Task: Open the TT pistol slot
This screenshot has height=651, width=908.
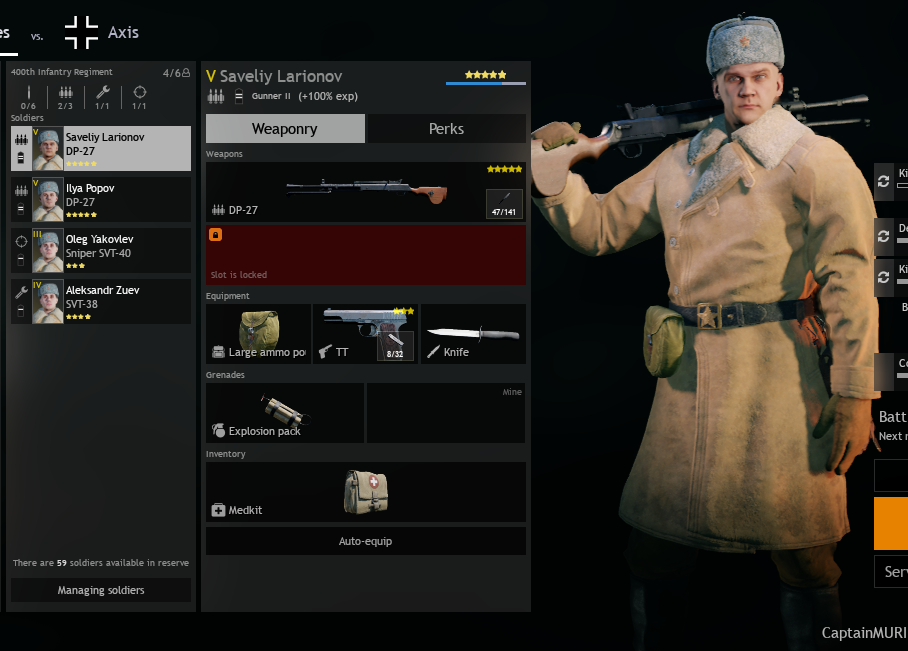Action: 365,334
